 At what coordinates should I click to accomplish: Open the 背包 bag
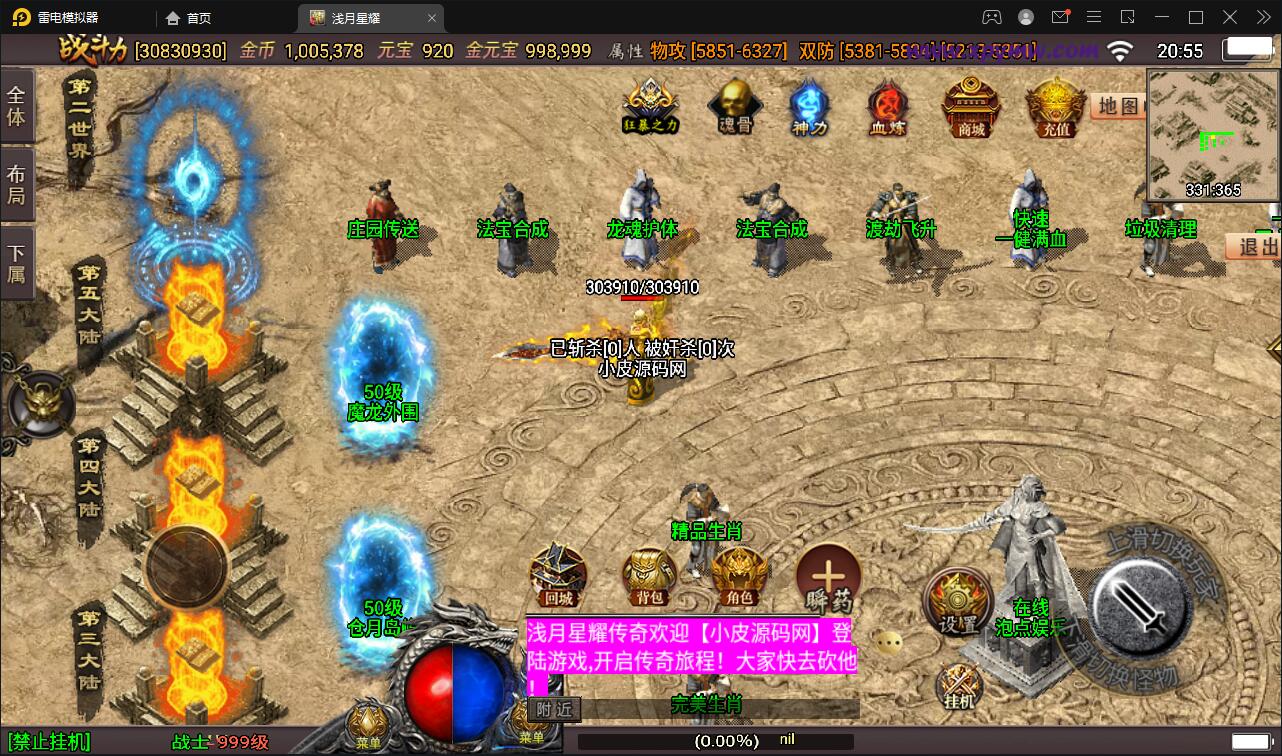(650, 577)
